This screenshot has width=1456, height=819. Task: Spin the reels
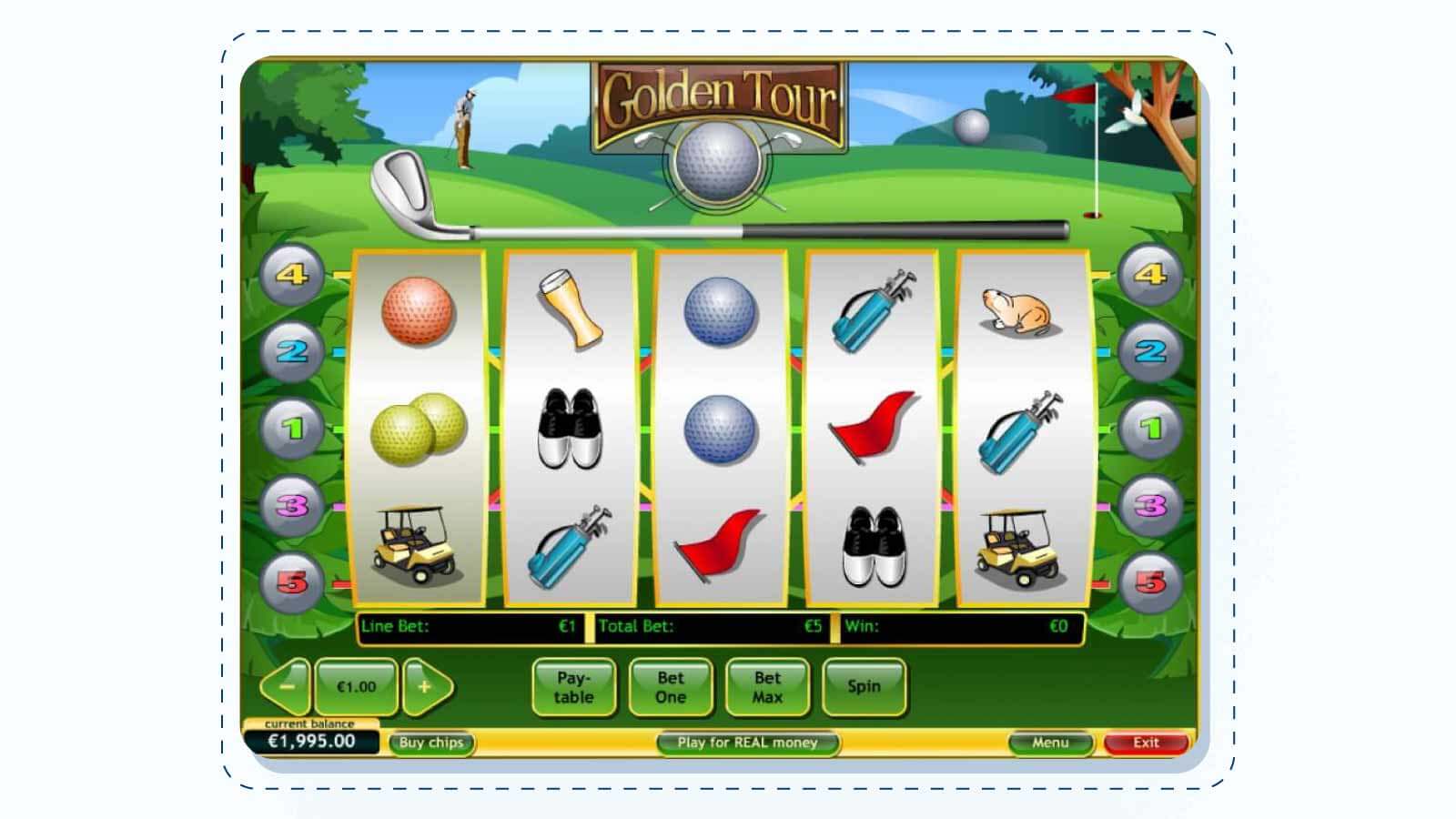tap(864, 687)
